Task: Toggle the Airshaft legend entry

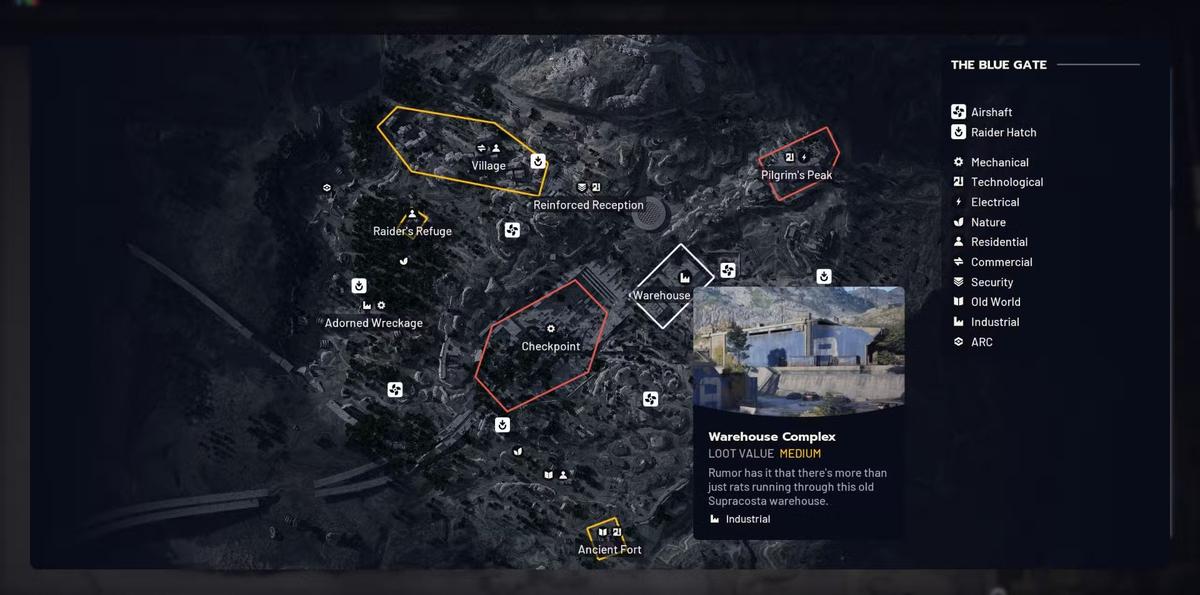Action: click(x=991, y=112)
